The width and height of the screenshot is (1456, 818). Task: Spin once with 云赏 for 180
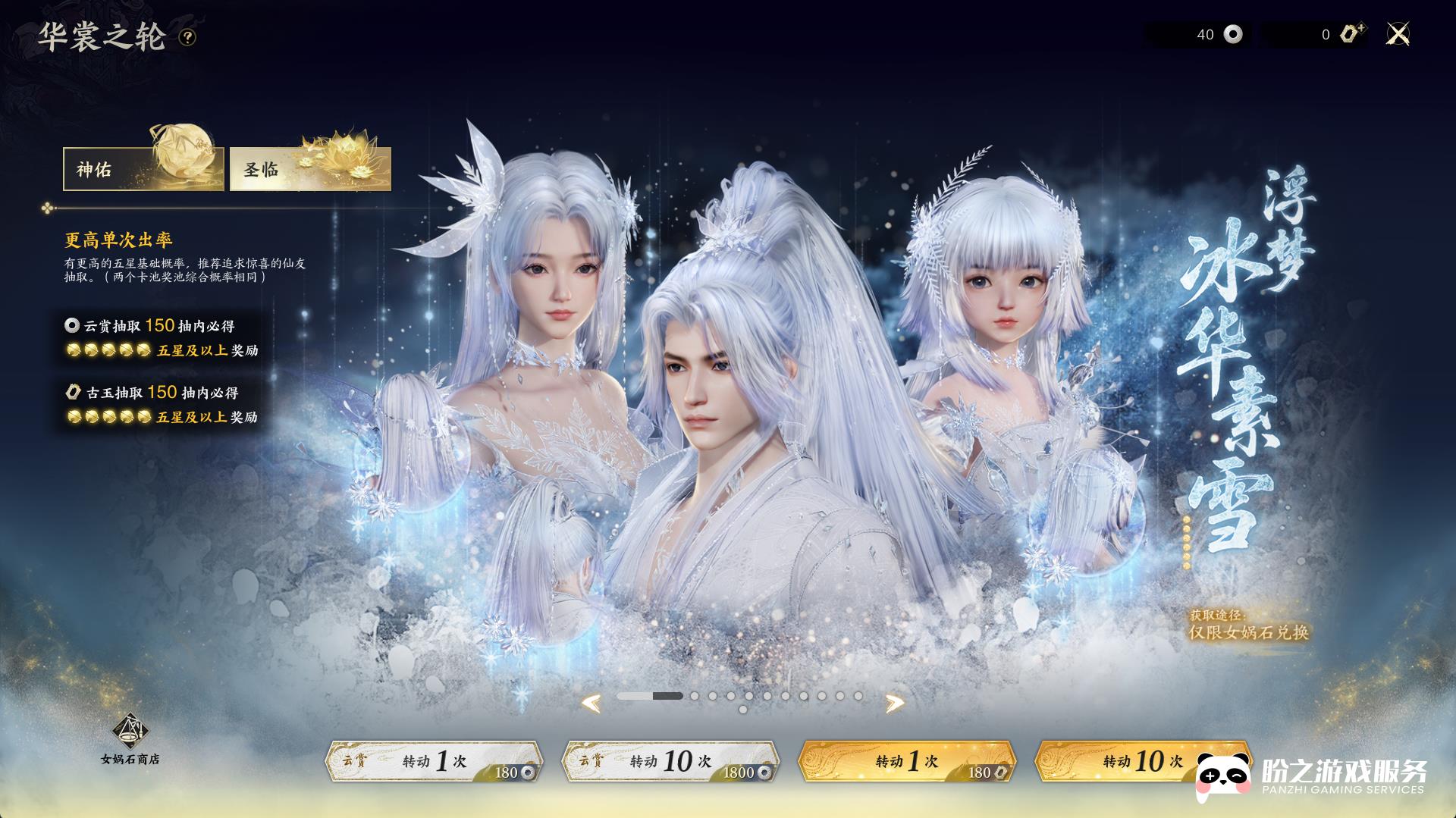(x=434, y=761)
